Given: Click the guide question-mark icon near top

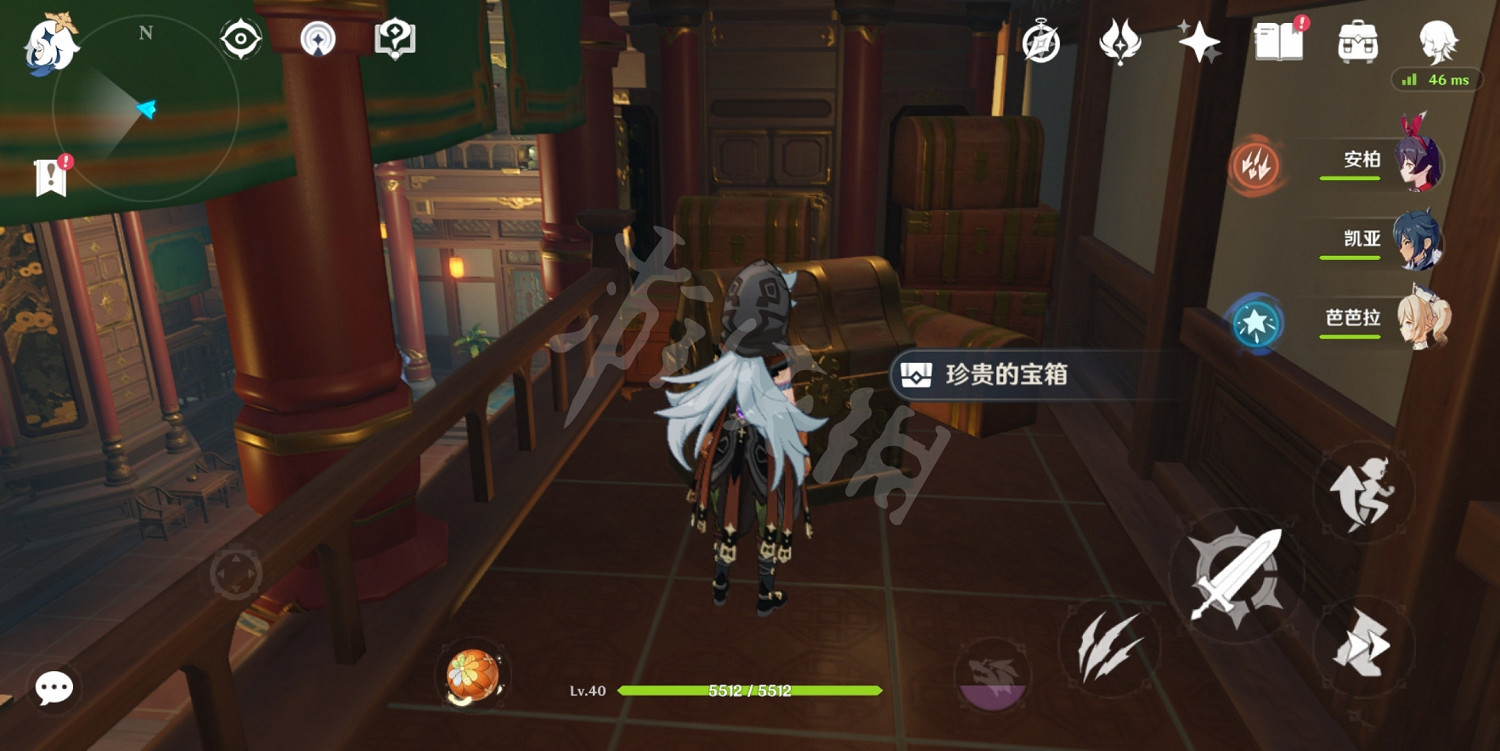Looking at the screenshot, I should [396, 38].
